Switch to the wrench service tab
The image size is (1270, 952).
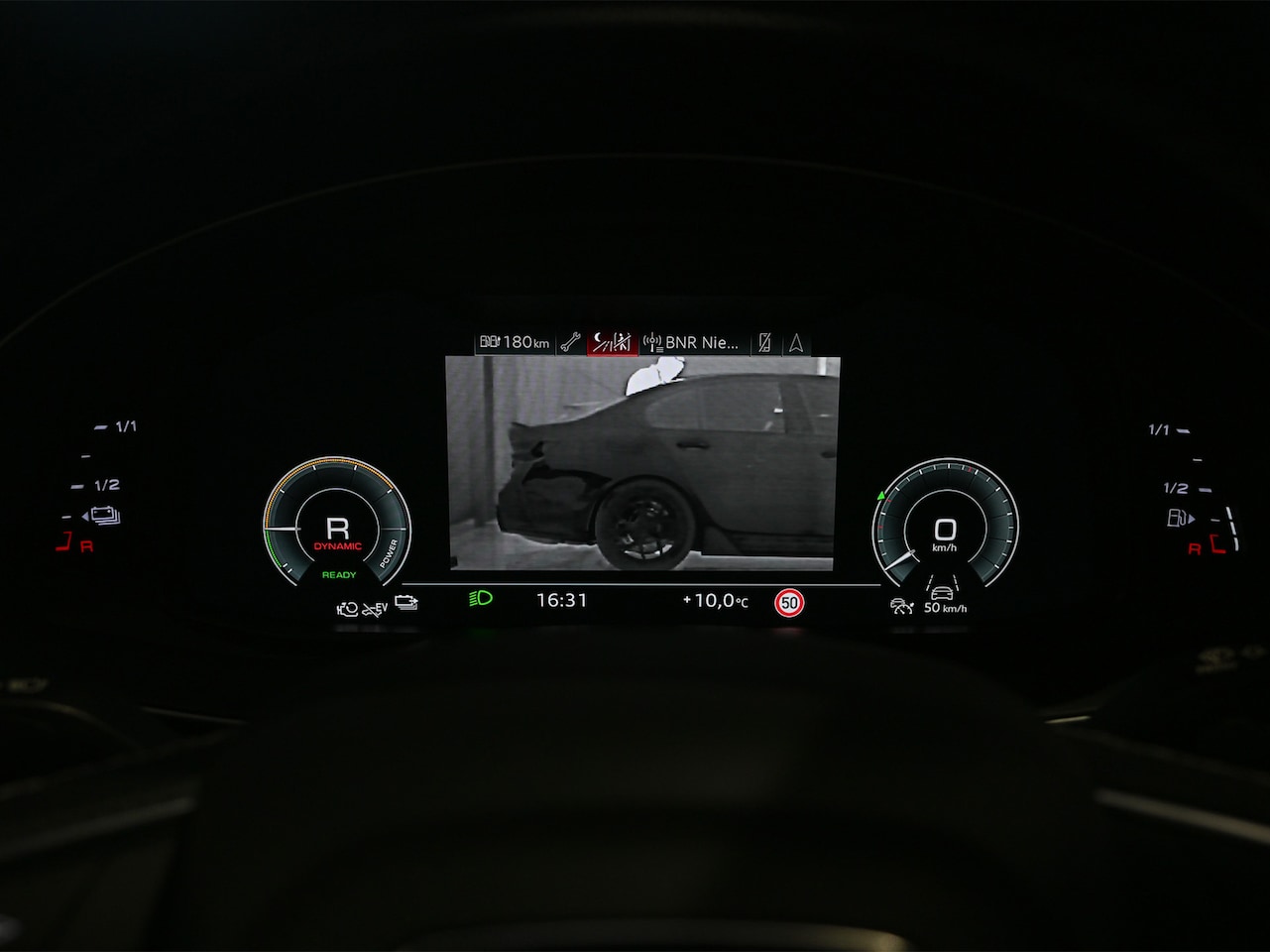click(570, 343)
